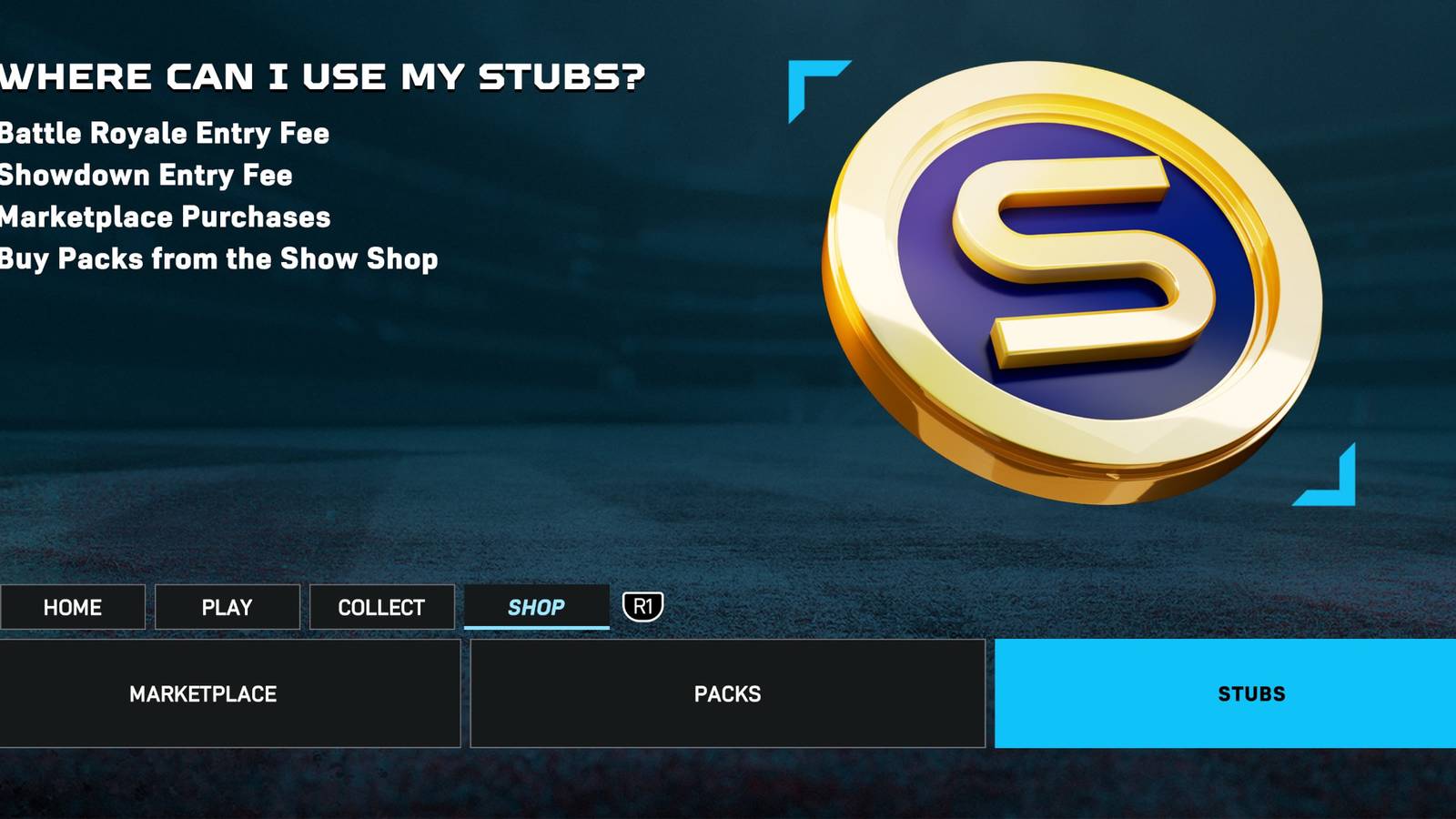Open the COLLECT tab

(382, 606)
